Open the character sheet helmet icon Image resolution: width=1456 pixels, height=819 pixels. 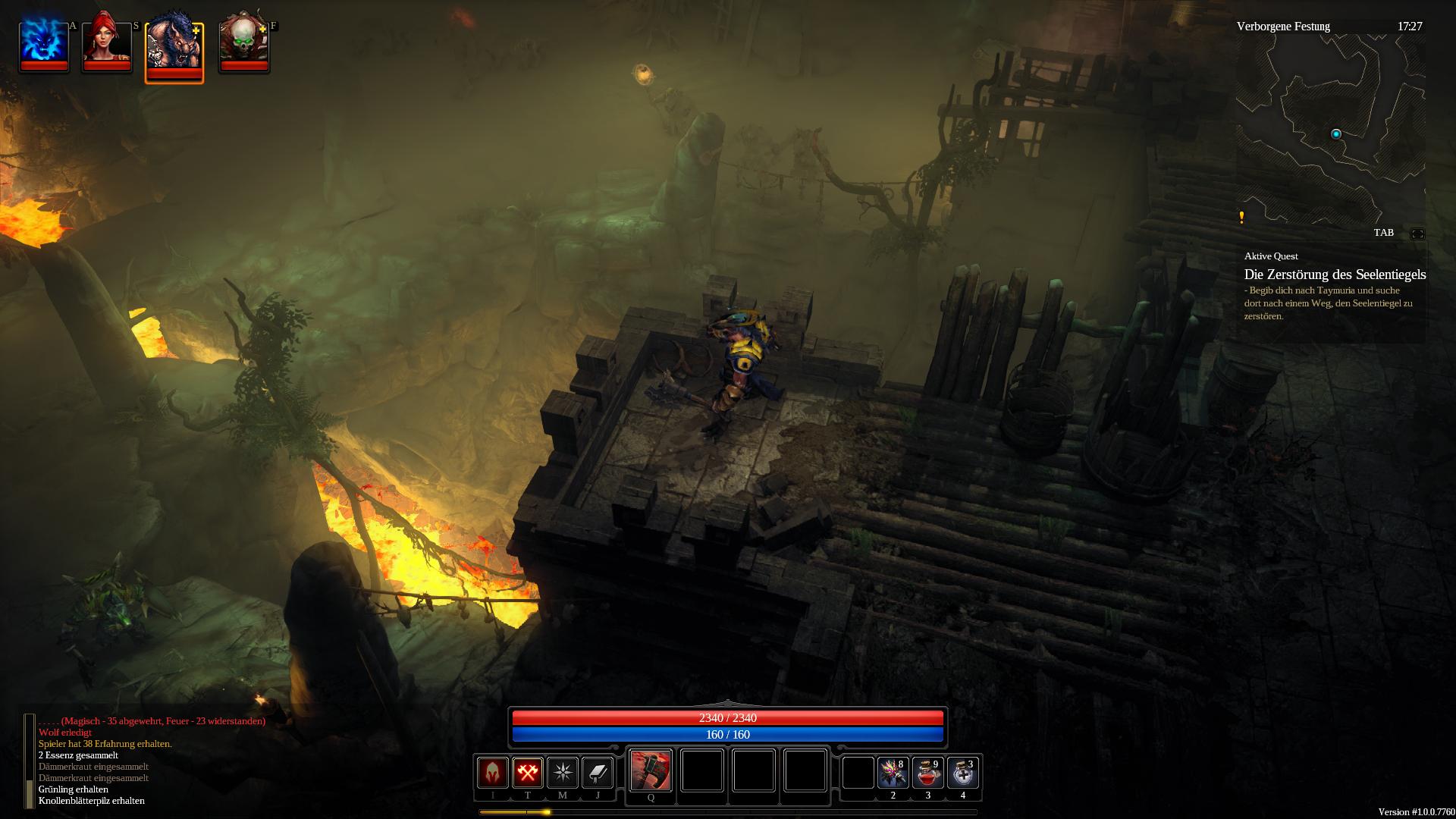[x=492, y=773]
